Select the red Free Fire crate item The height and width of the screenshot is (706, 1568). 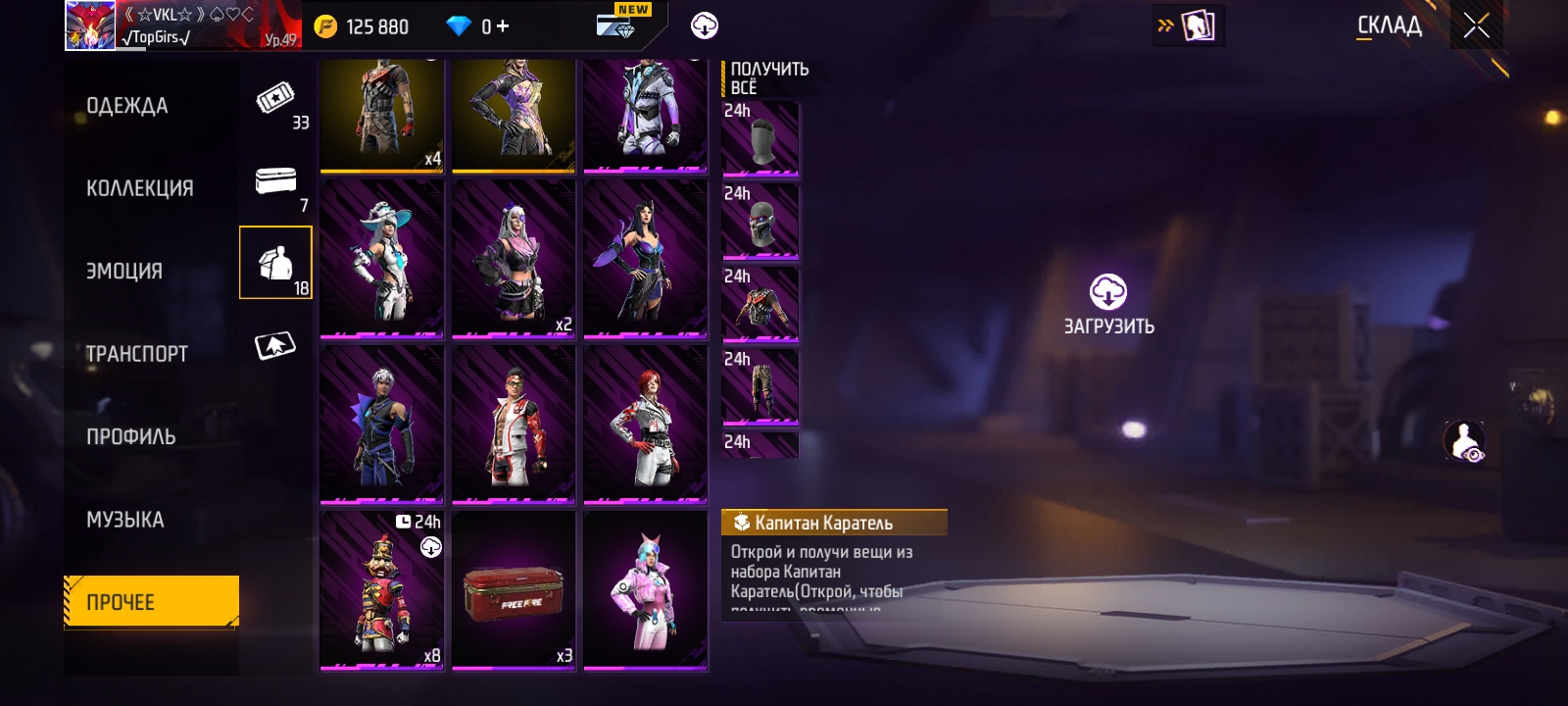(514, 591)
